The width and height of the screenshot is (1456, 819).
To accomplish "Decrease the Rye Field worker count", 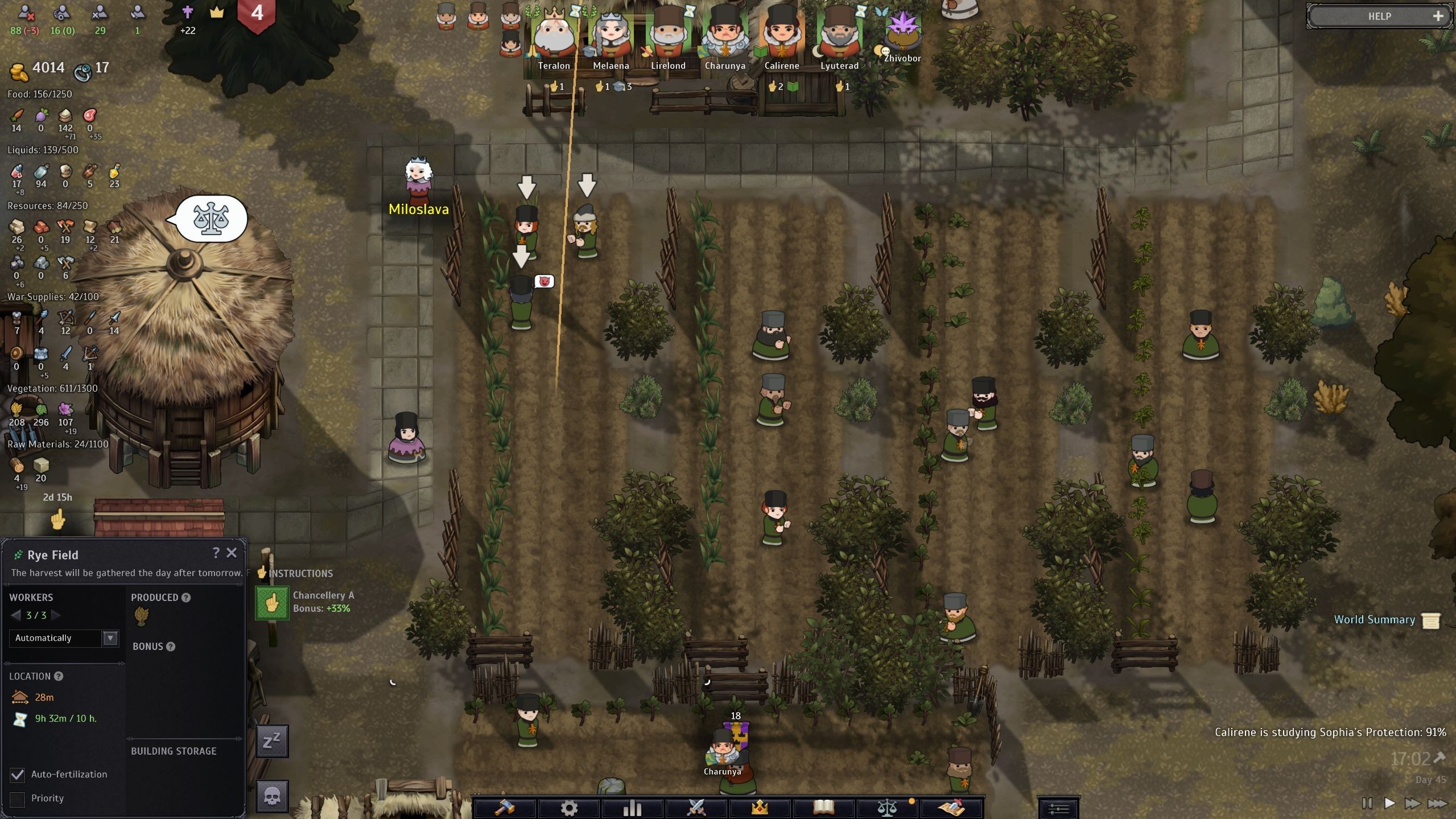I will pyautogui.click(x=16, y=615).
